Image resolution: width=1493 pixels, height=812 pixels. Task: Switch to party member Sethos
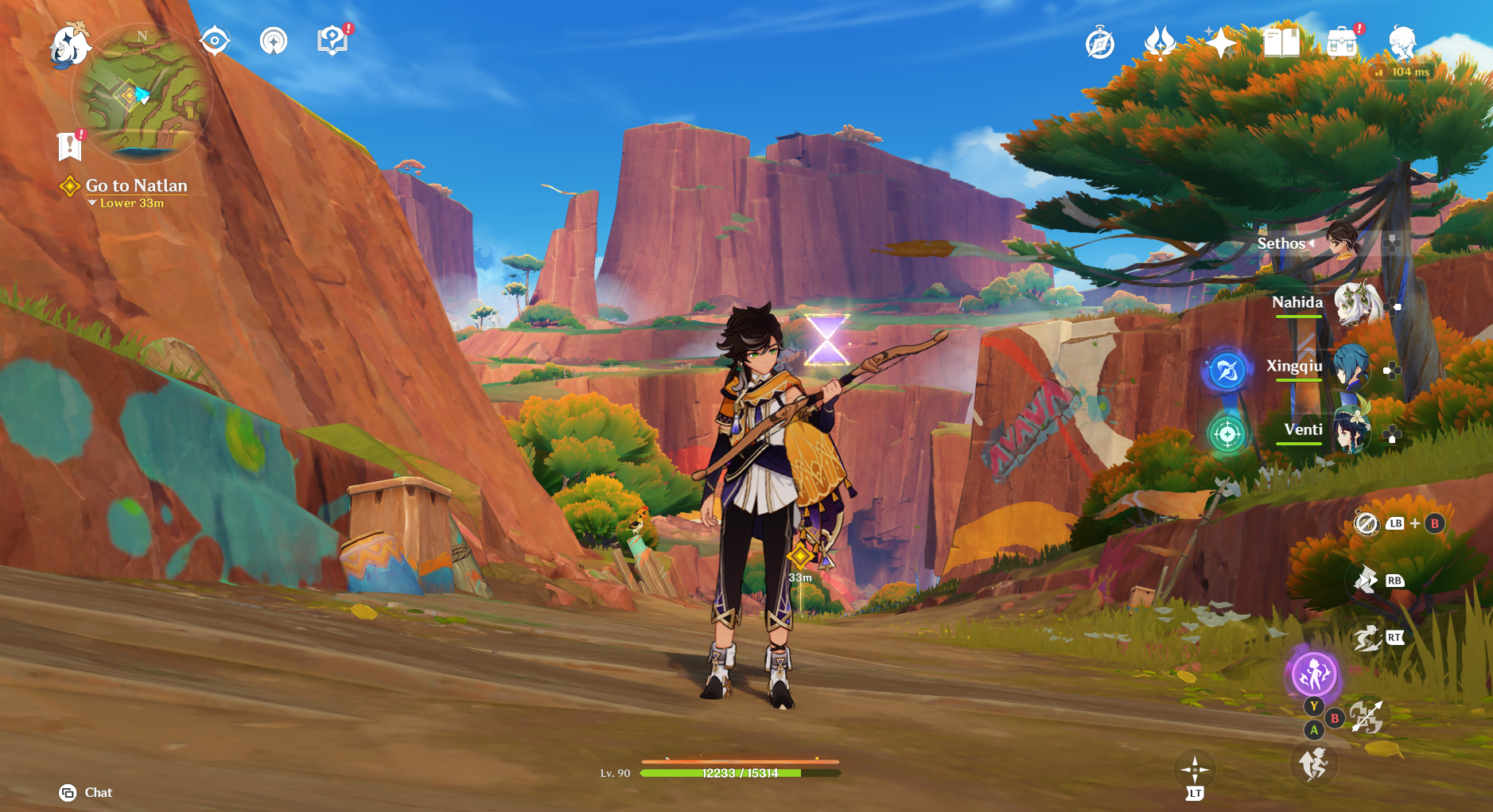click(1343, 242)
